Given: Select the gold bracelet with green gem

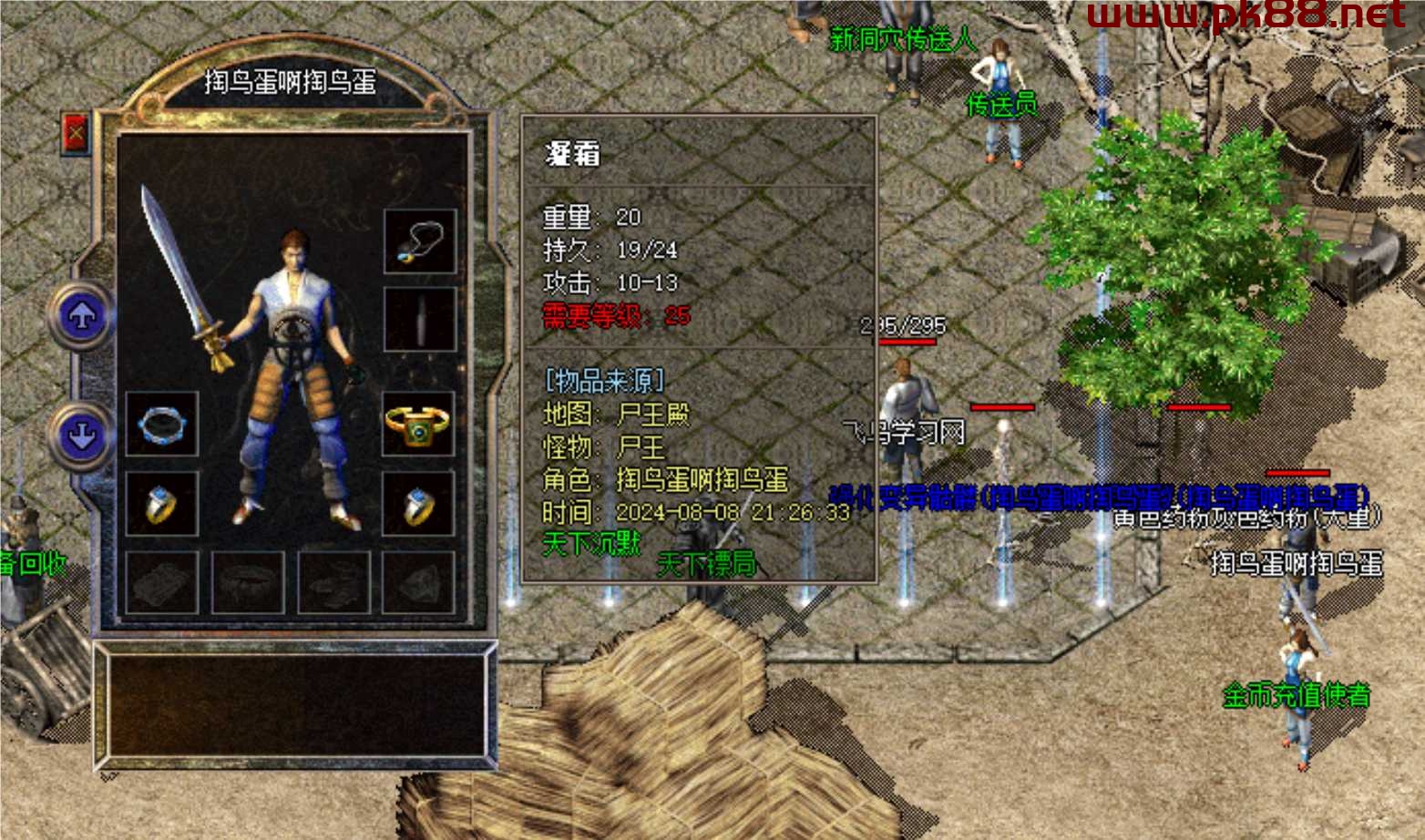Looking at the screenshot, I should 418,424.
